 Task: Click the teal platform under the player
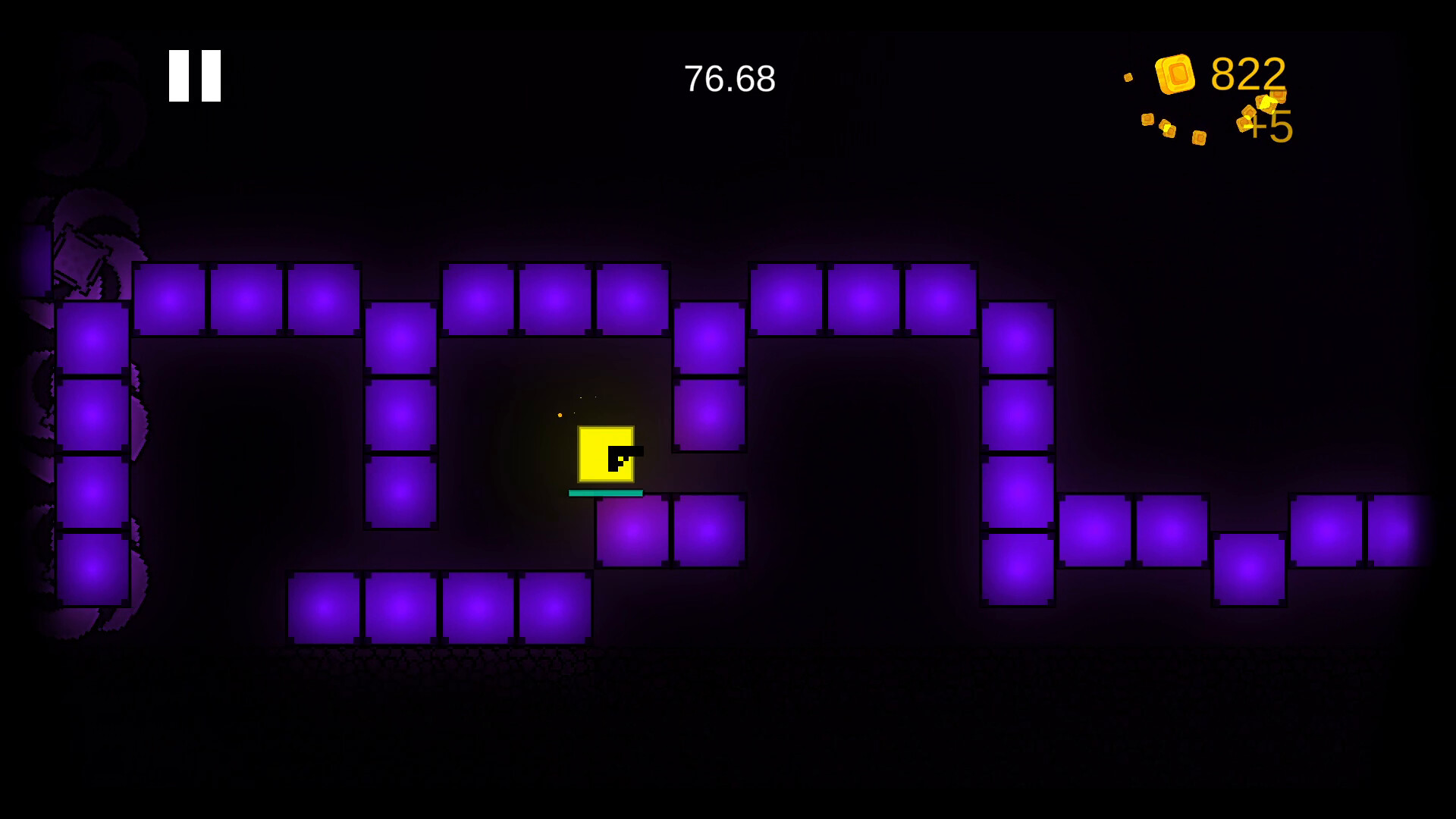coord(604,493)
